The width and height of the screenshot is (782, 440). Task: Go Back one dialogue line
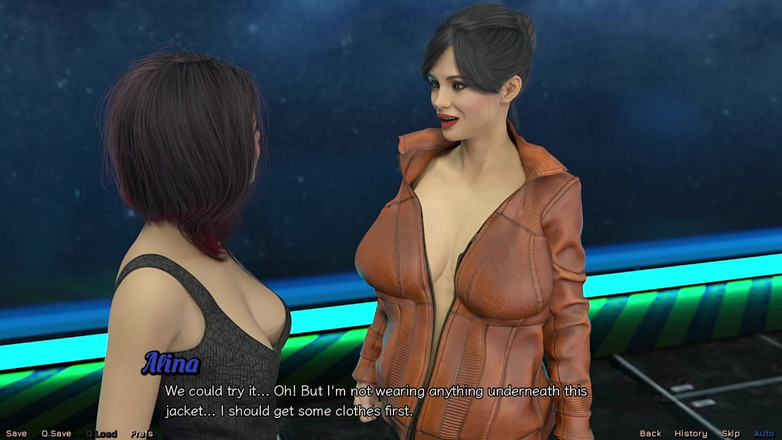[x=650, y=434]
